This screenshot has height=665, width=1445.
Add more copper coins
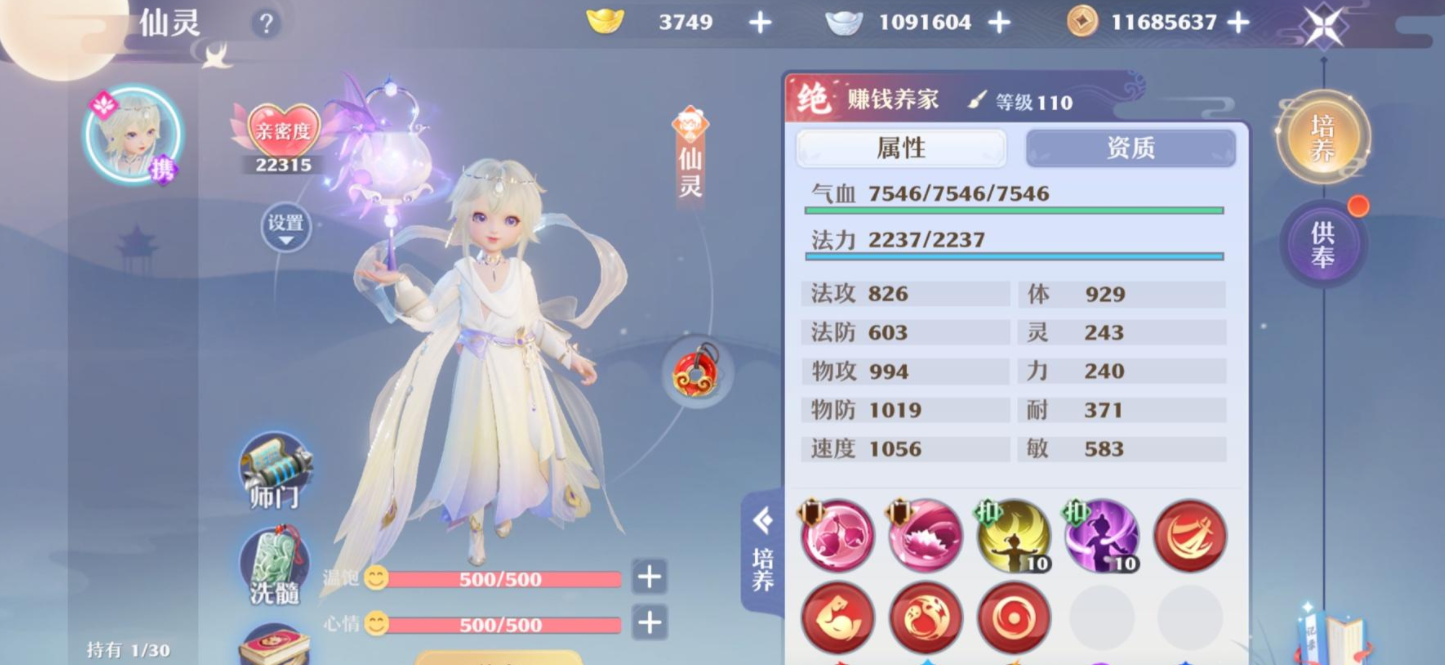coord(1238,22)
